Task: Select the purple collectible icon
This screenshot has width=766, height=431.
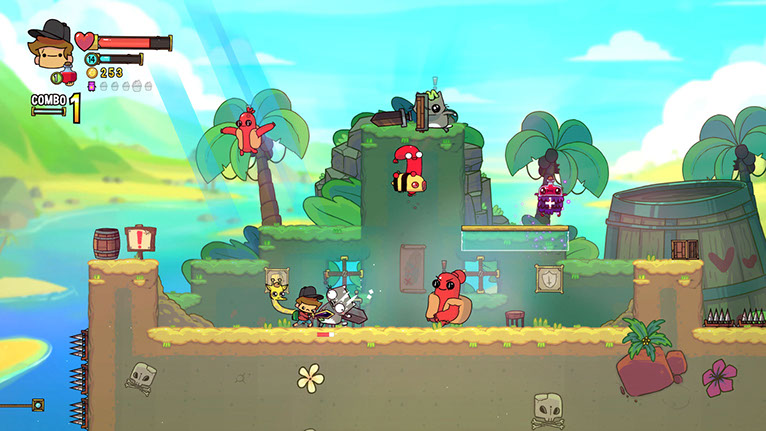Action: point(92,87)
